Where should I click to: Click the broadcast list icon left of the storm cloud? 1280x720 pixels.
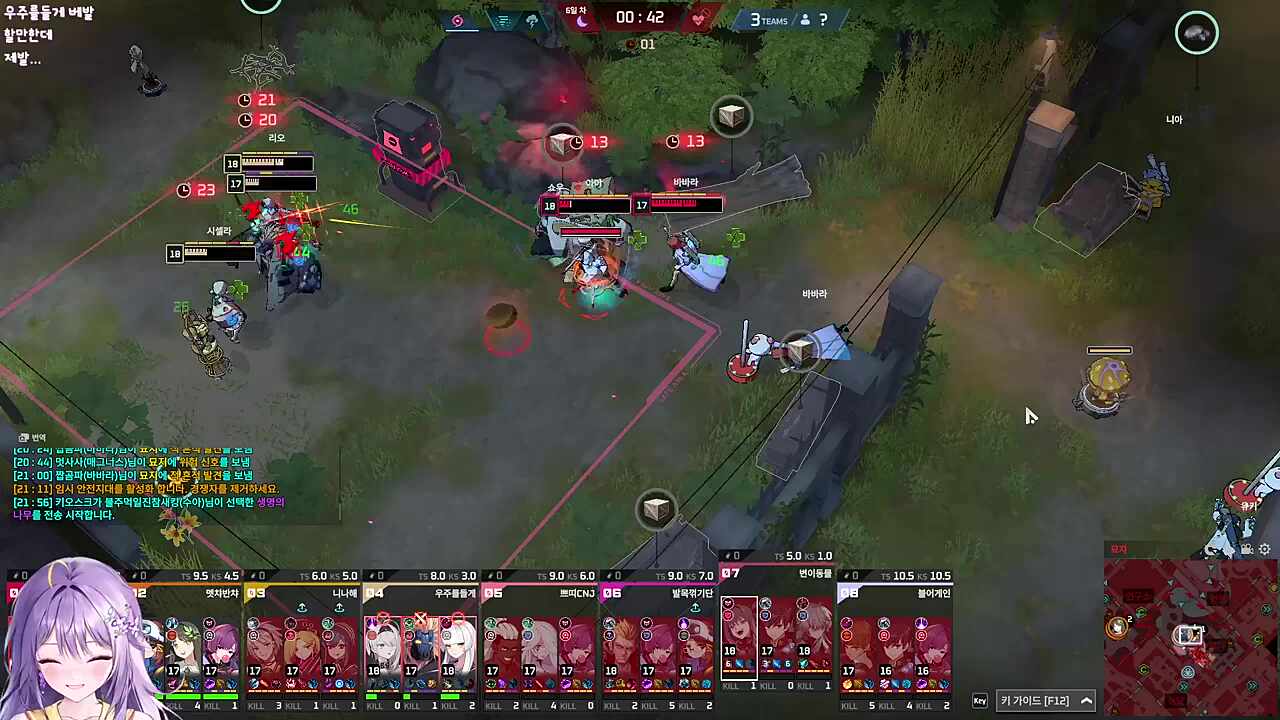point(502,20)
